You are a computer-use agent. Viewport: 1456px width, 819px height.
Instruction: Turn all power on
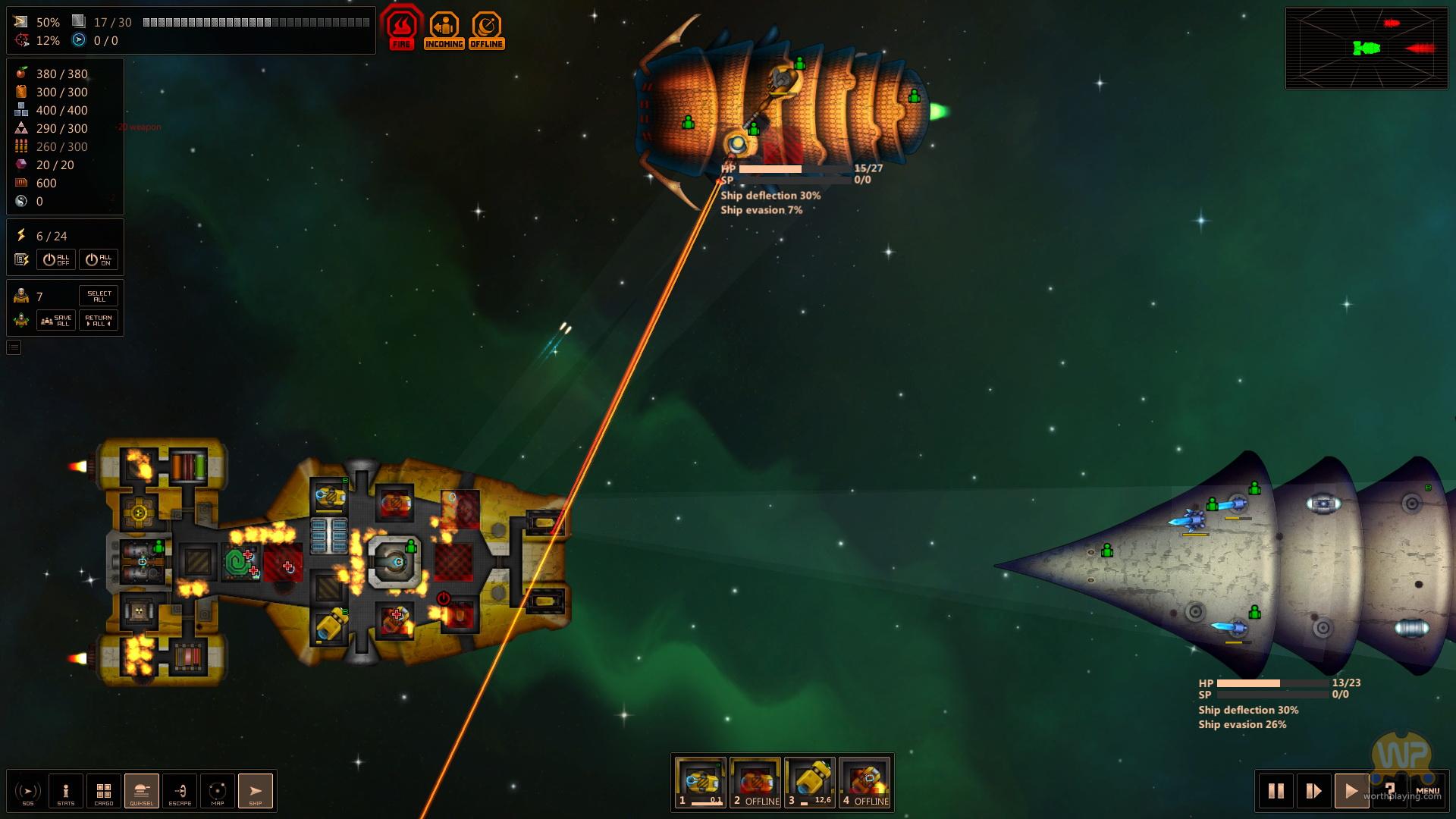click(x=99, y=259)
